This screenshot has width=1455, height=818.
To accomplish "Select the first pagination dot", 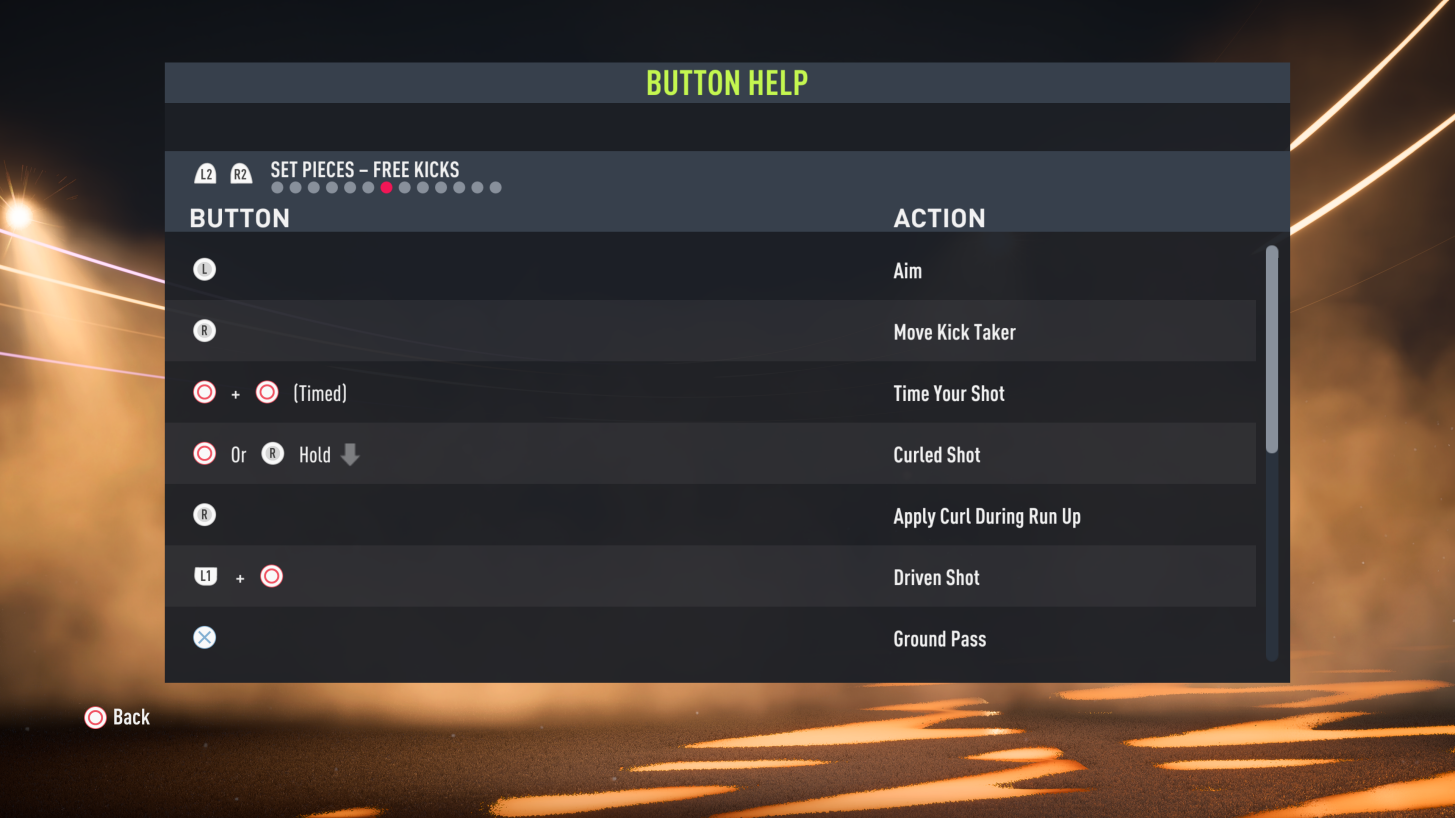I will coord(276,187).
